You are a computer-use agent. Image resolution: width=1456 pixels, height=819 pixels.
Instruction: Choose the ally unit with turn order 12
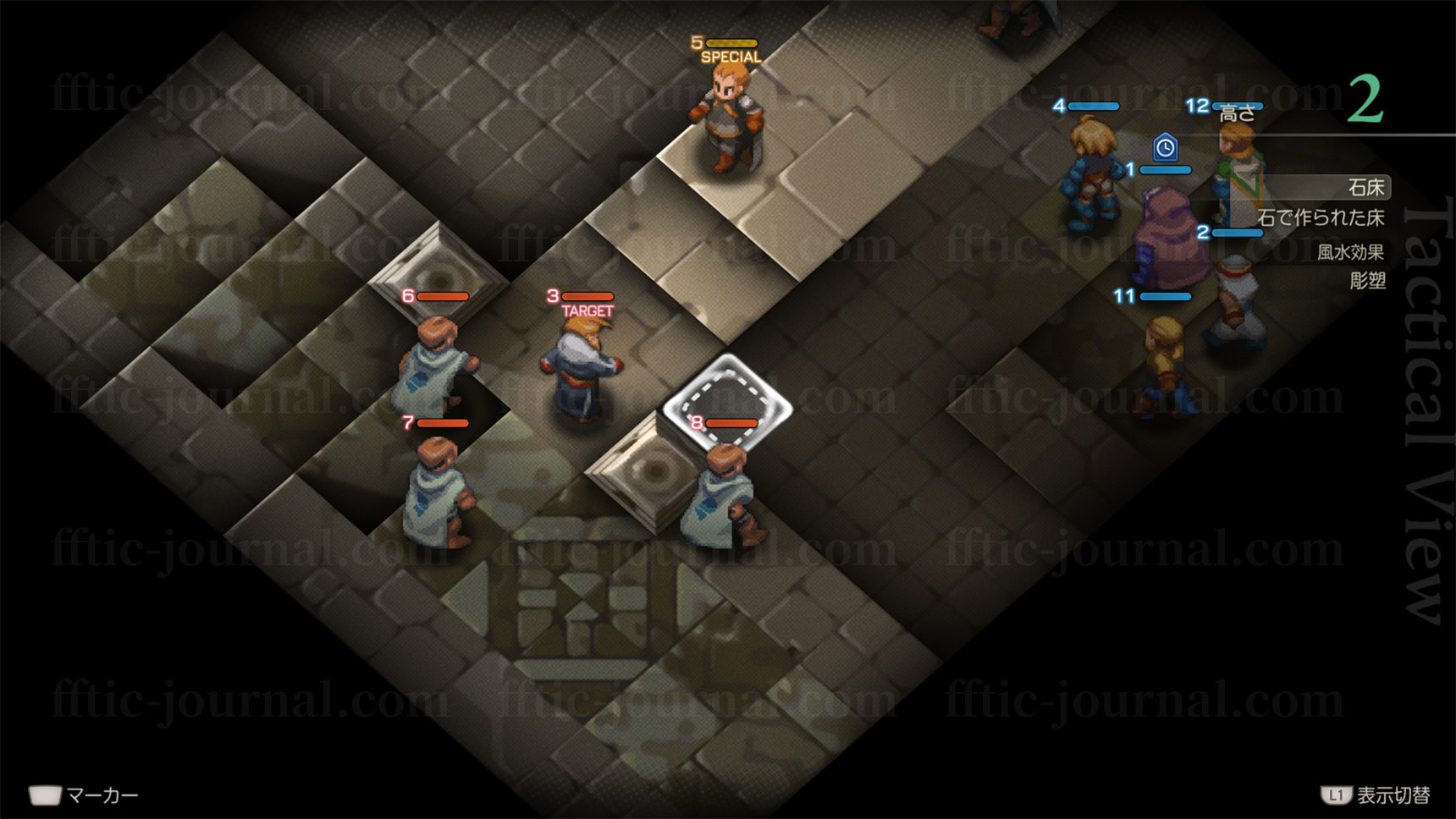[1238, 173]
